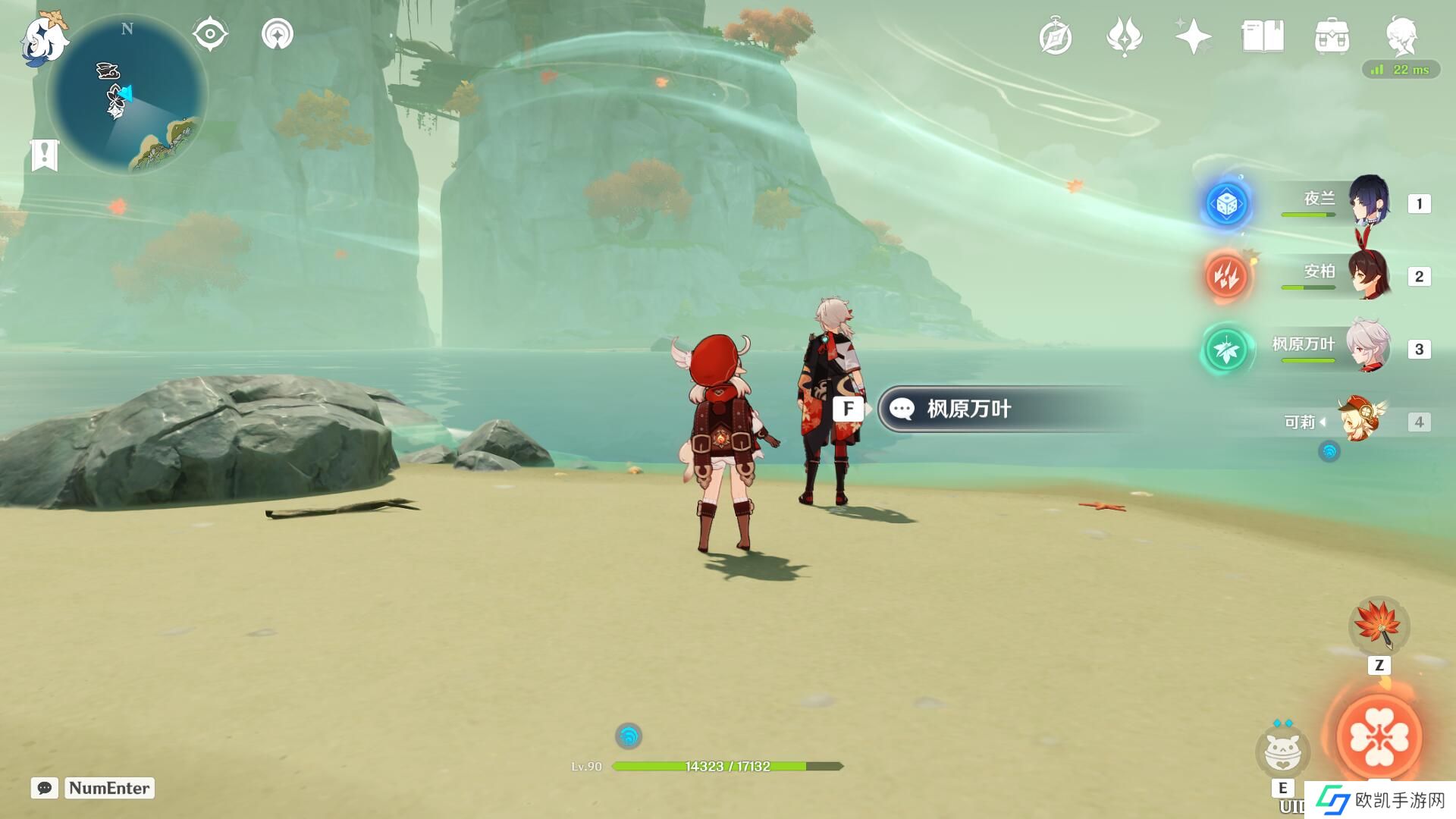This screenshot has width=1456, height=819.
Task: Open the adventurer handbook book icon
Action: point(1262,36)
